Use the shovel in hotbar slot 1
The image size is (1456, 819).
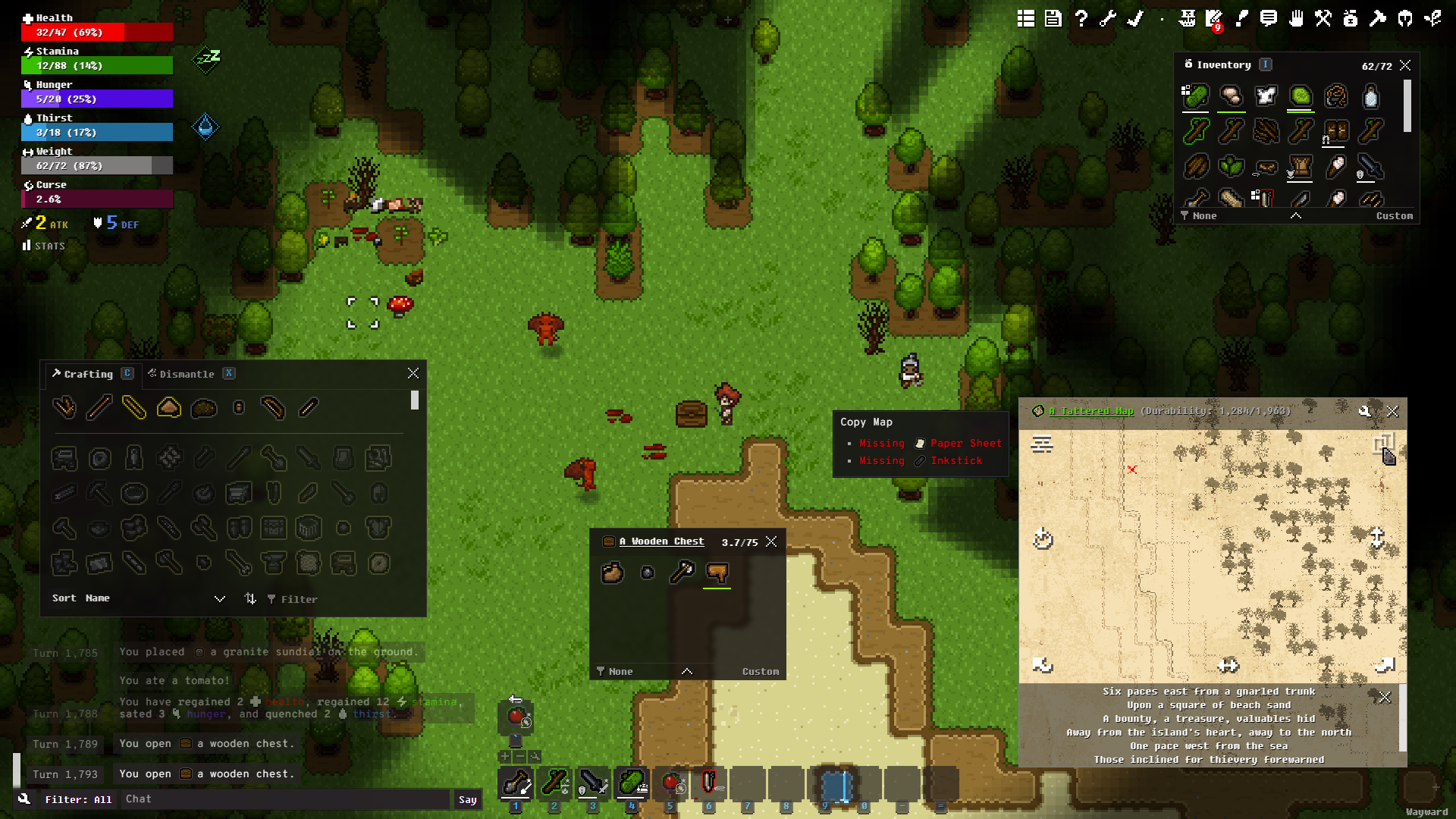[x=516, y=783]
